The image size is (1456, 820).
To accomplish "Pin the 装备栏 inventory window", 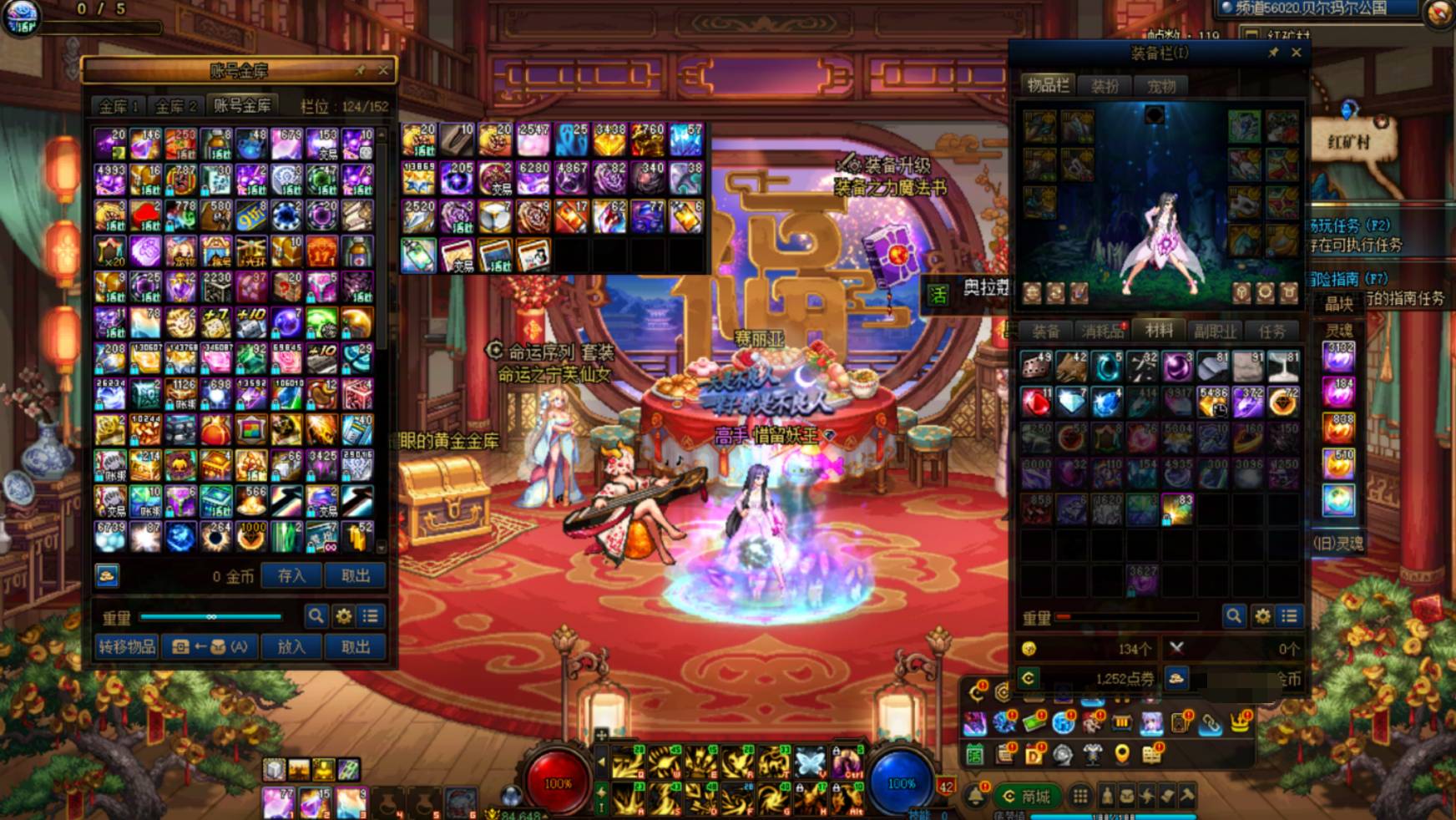I will click(1273, 53).
